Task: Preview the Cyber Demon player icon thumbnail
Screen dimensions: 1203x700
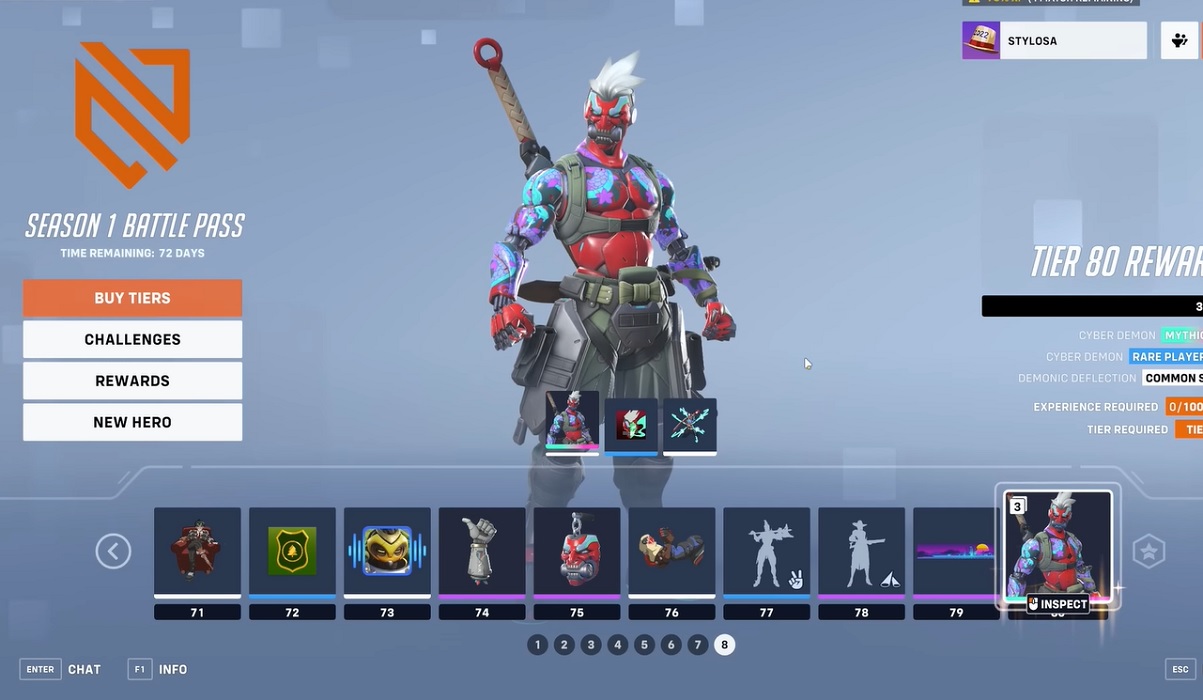Action: click(x=631, y=425)
